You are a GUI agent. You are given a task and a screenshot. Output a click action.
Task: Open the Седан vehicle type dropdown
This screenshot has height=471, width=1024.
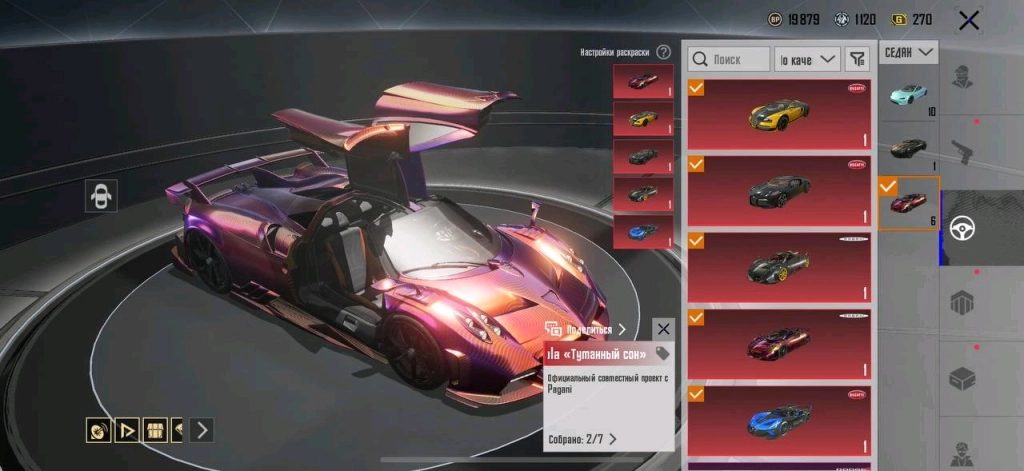pyautogui.click(x=908, y=52)
